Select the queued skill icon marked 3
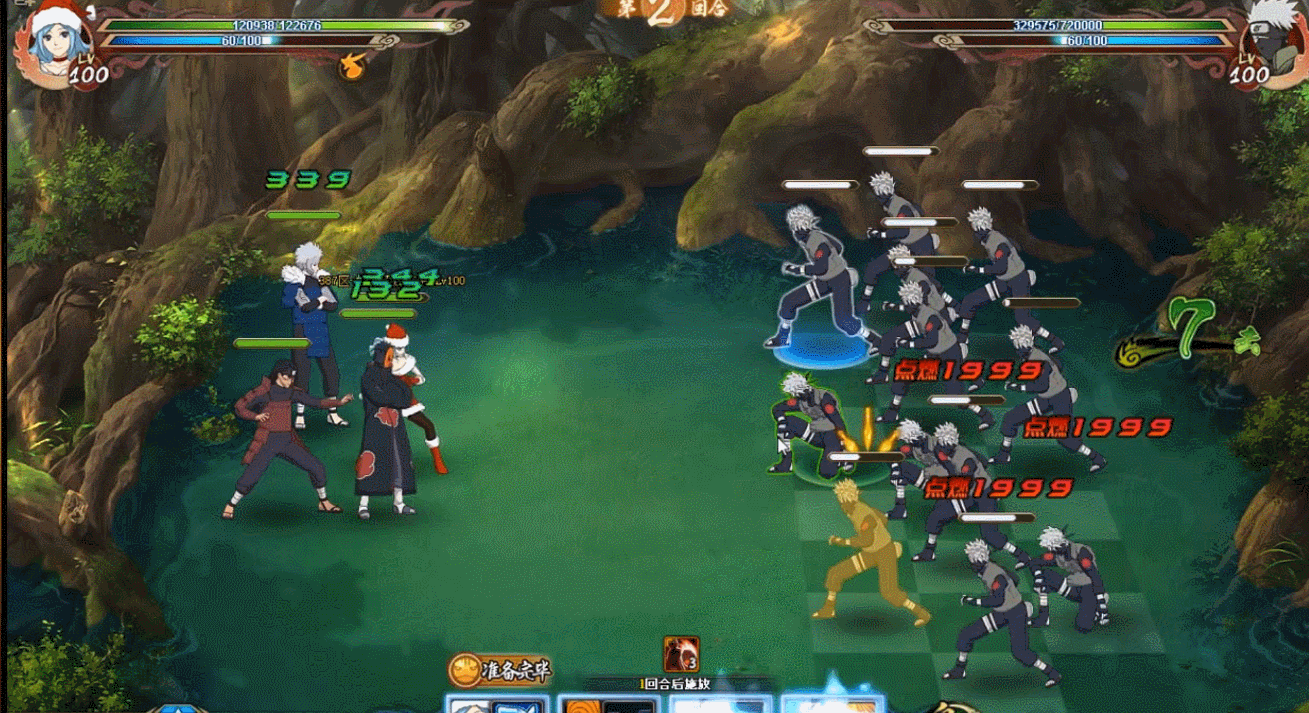 coord(681,655)
